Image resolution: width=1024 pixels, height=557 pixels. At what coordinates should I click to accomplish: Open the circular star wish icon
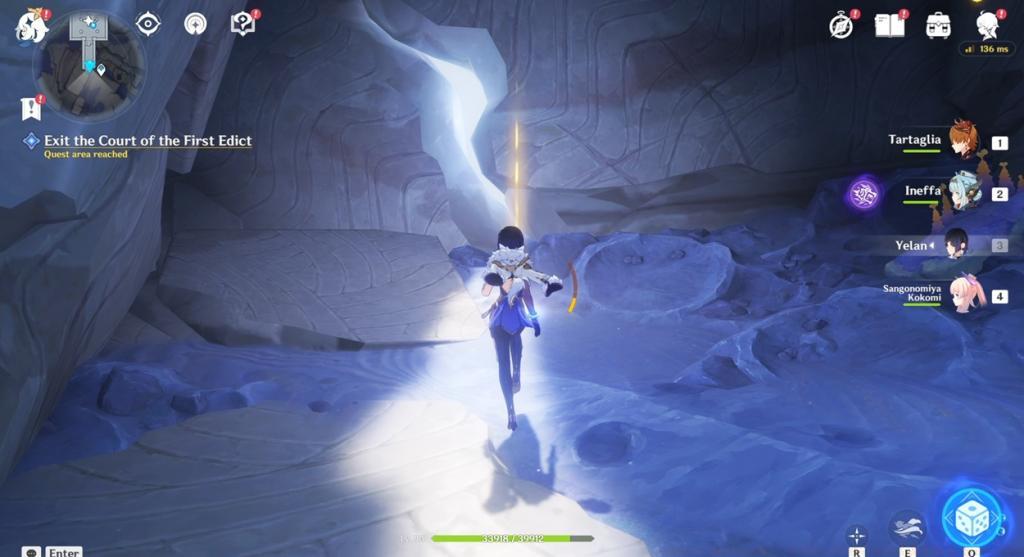(x=195, y=24)
